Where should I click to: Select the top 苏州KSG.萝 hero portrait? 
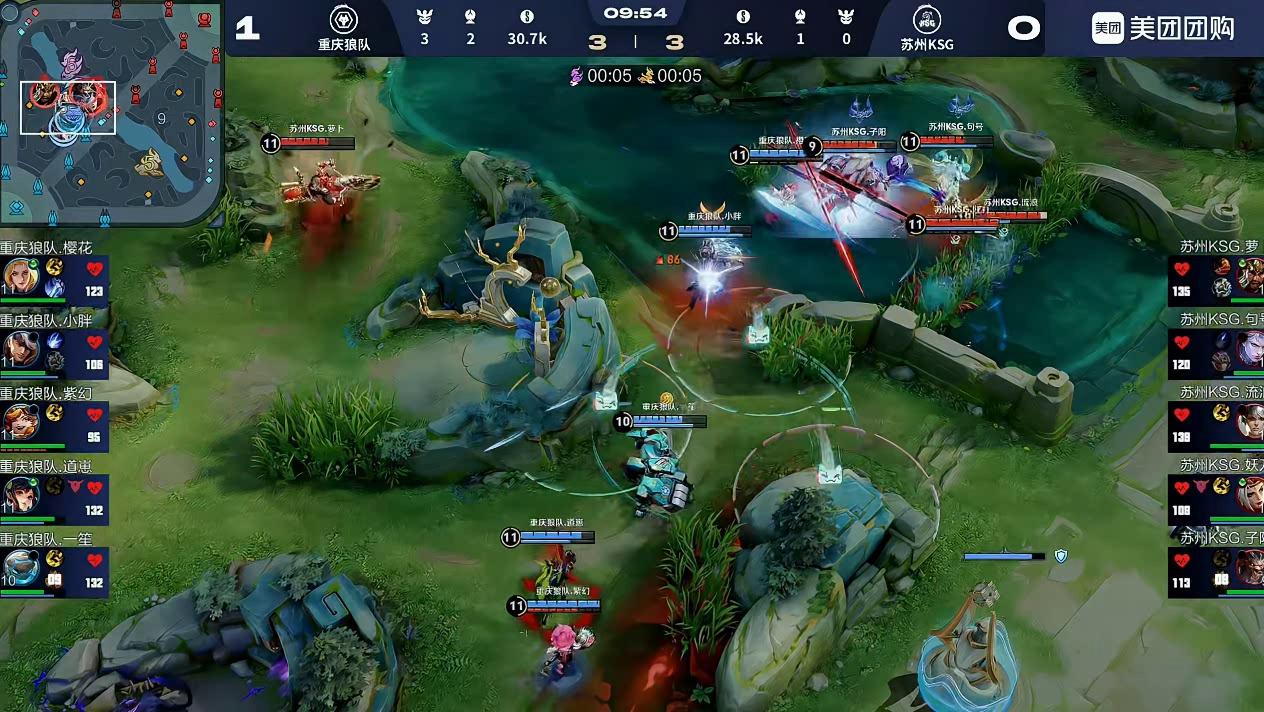(x=1250, y=275)
